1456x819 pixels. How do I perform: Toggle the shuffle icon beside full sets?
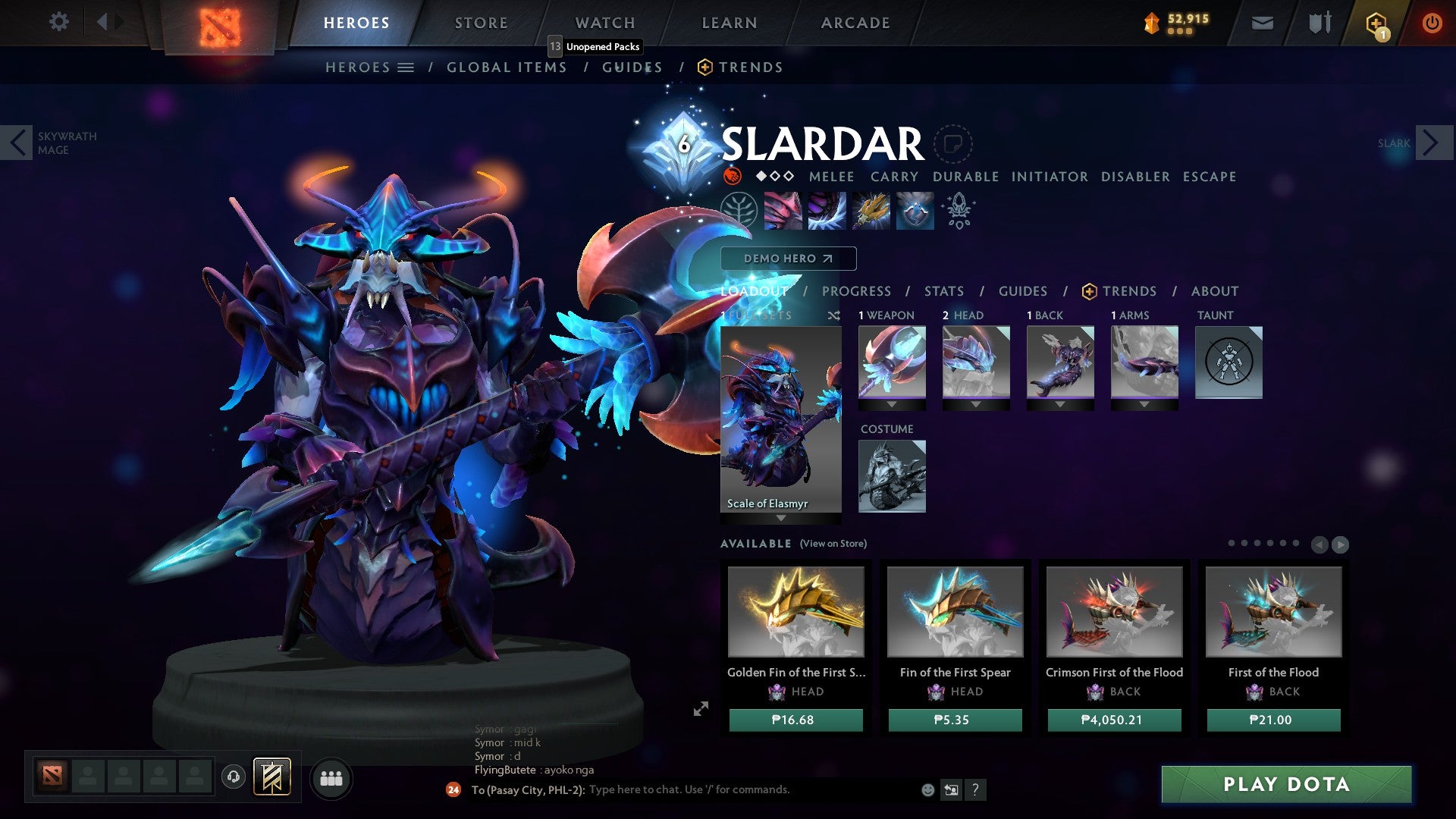coord(834,315)
